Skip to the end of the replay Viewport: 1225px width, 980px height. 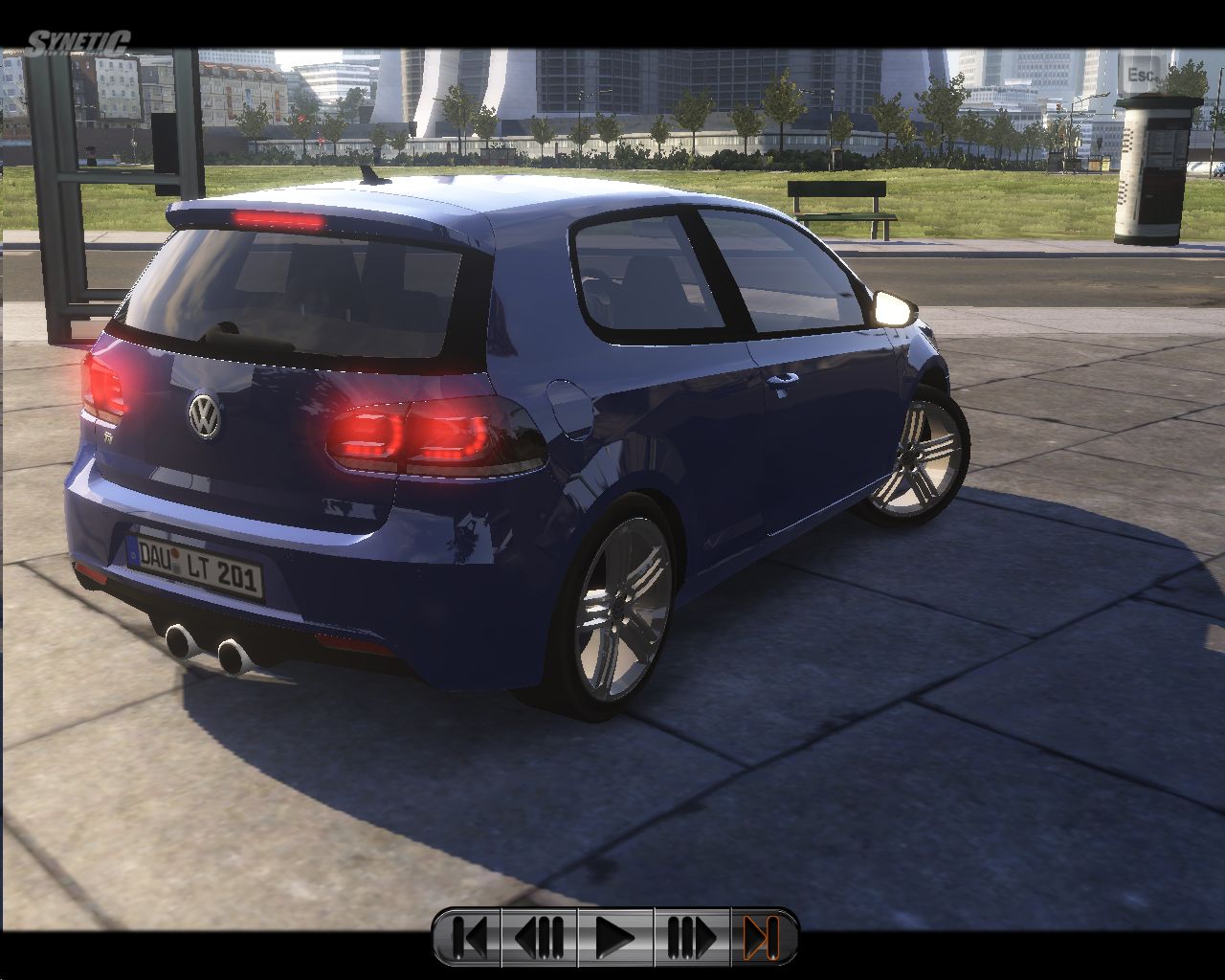pyautogui.click(x=762, y=937)
